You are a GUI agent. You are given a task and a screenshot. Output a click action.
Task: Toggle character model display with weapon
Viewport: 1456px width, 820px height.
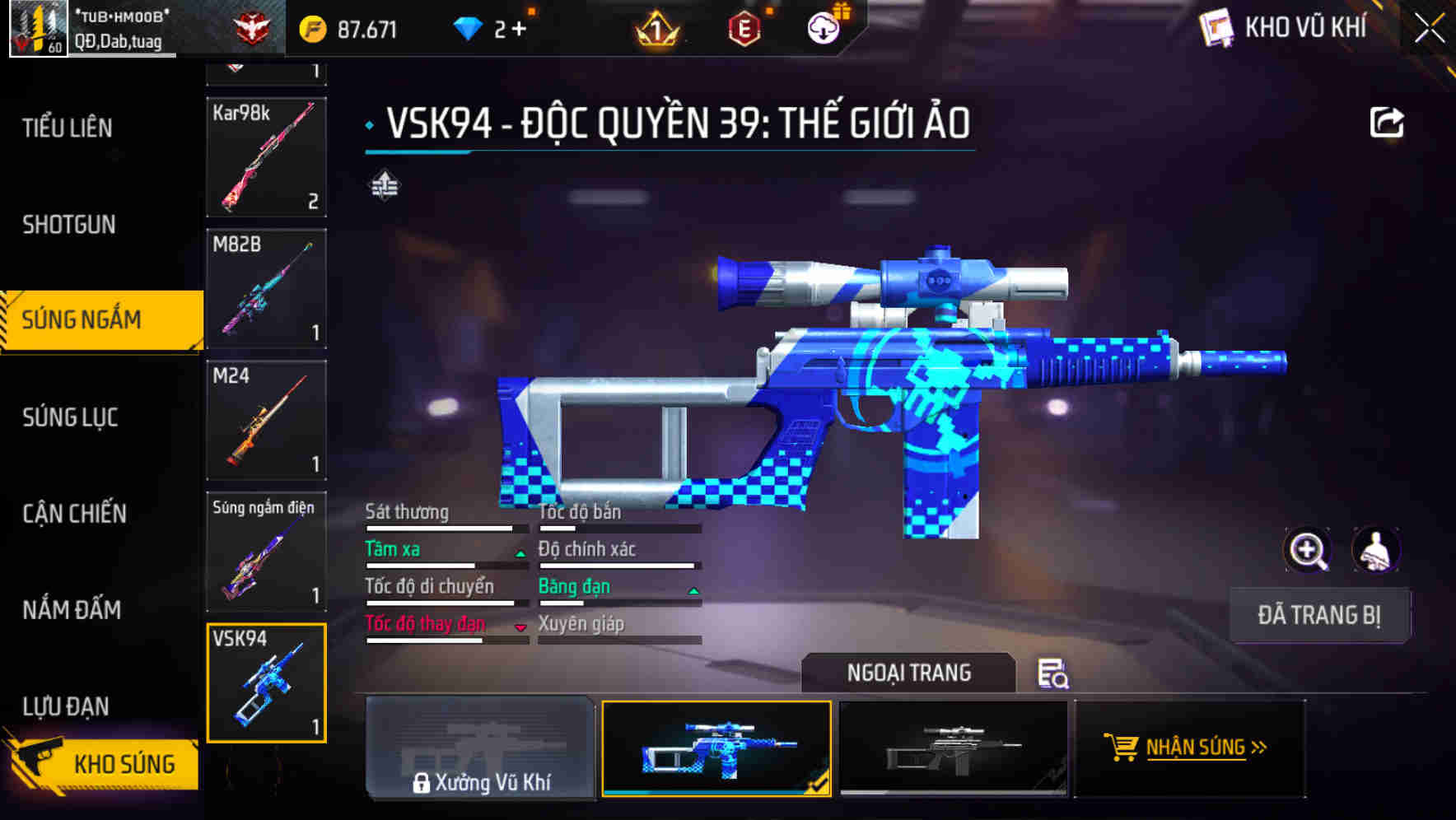(1374, 549)
